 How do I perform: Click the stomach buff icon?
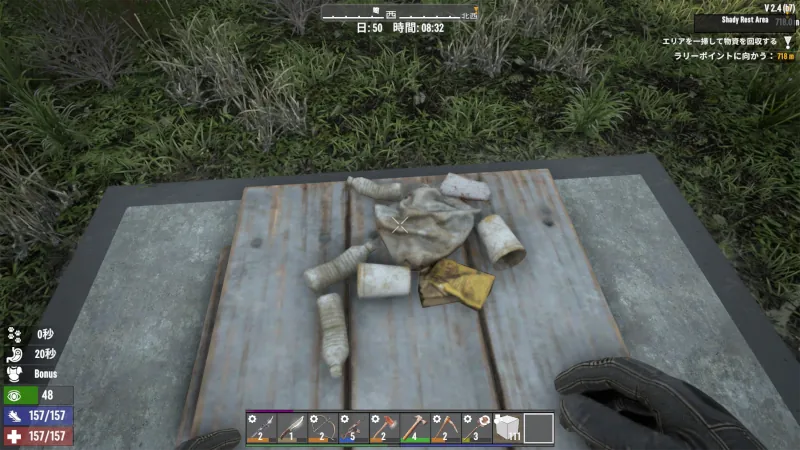coord(14,353)
